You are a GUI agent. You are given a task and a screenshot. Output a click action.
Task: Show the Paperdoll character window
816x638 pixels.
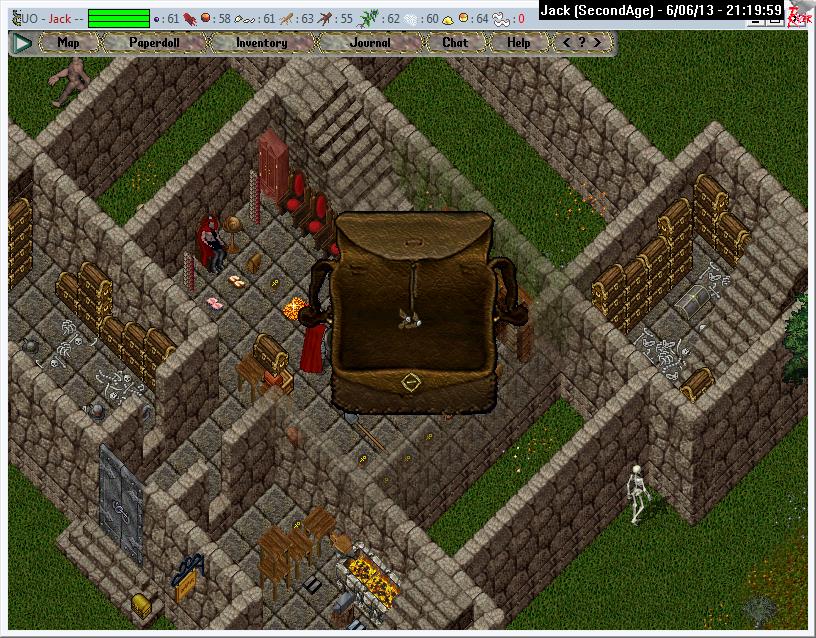pyautogui.click(x=153, y=43)
